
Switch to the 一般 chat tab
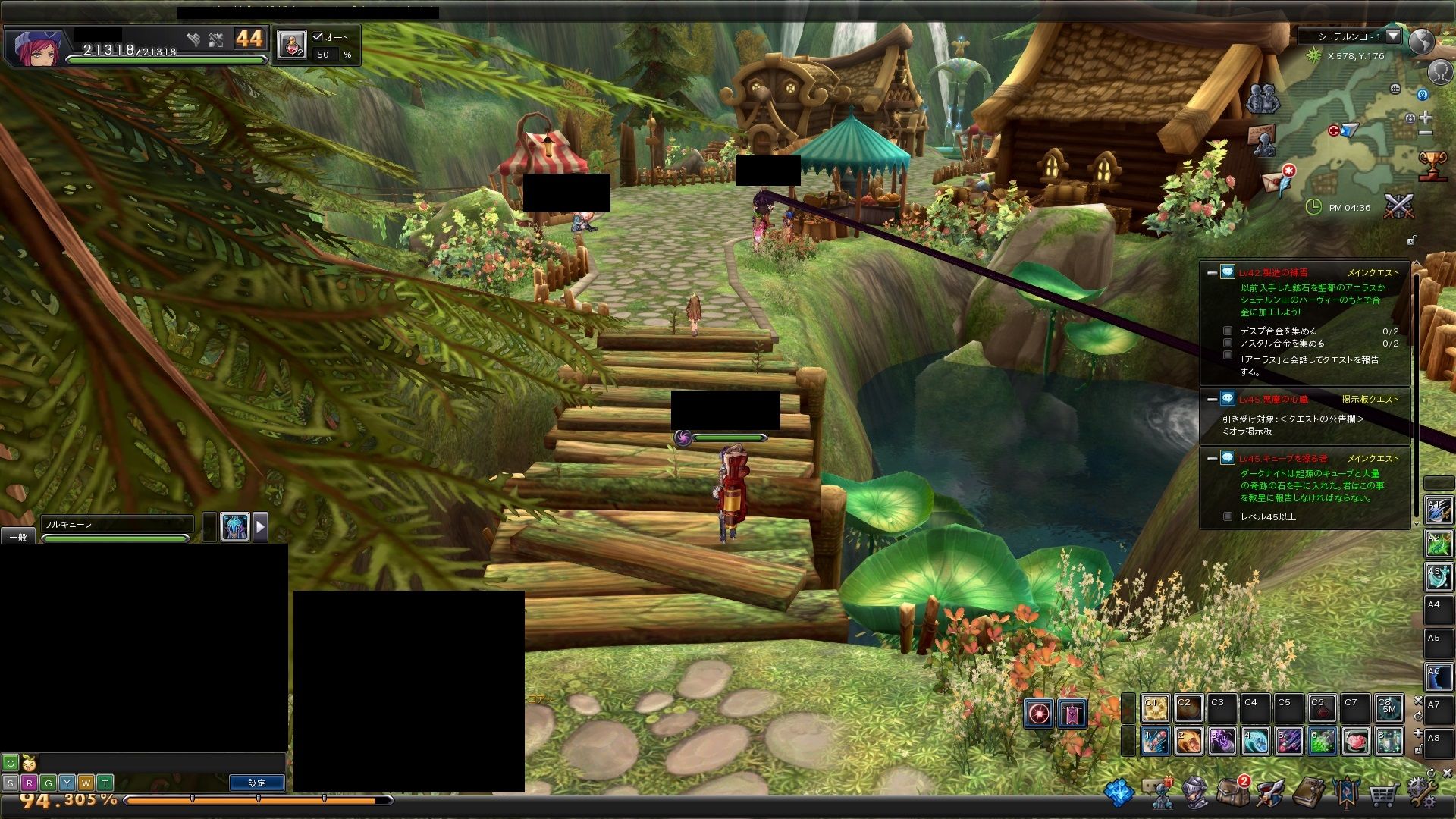18,537
